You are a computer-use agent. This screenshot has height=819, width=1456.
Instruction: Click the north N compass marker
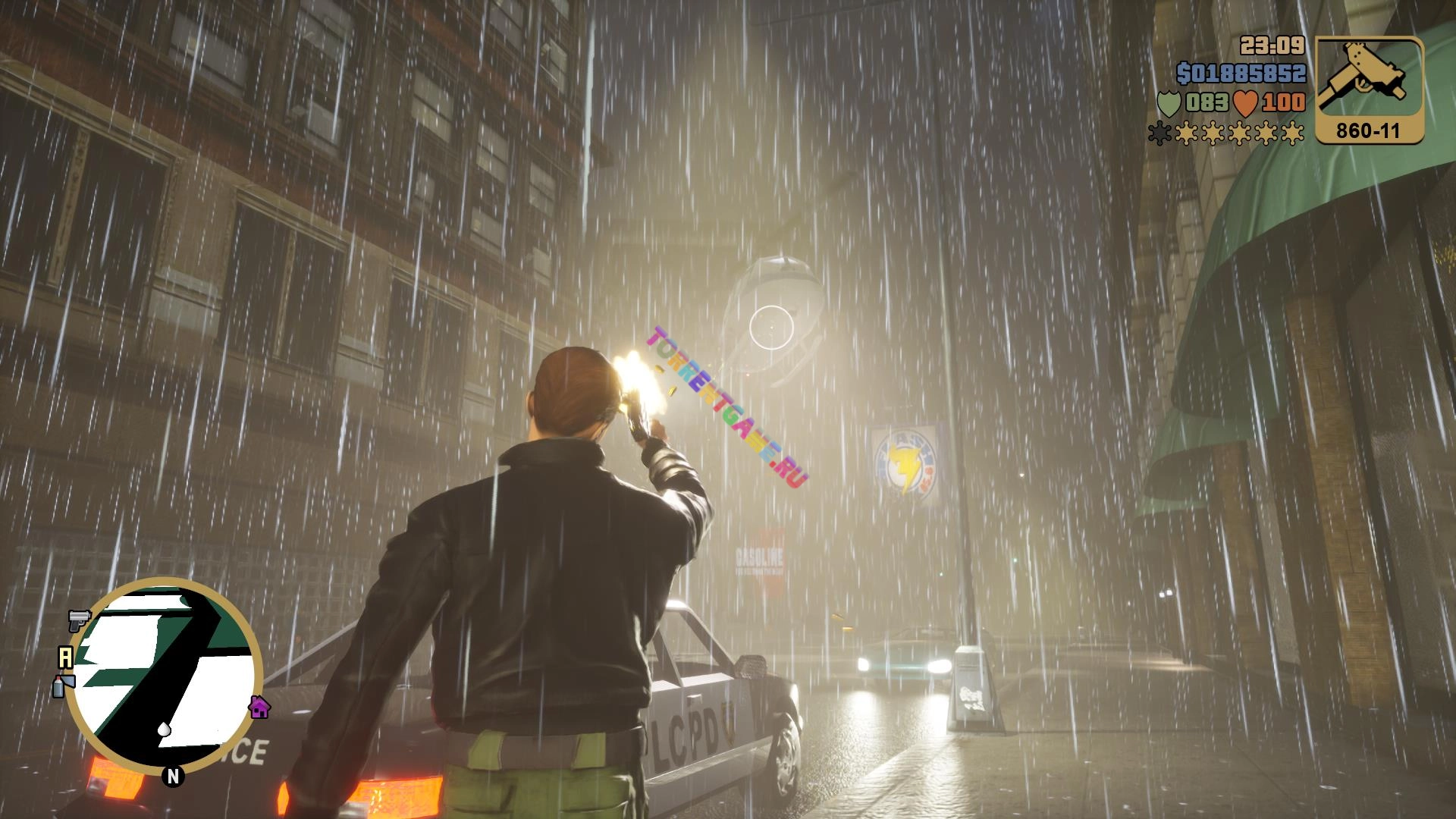[173, 776]
